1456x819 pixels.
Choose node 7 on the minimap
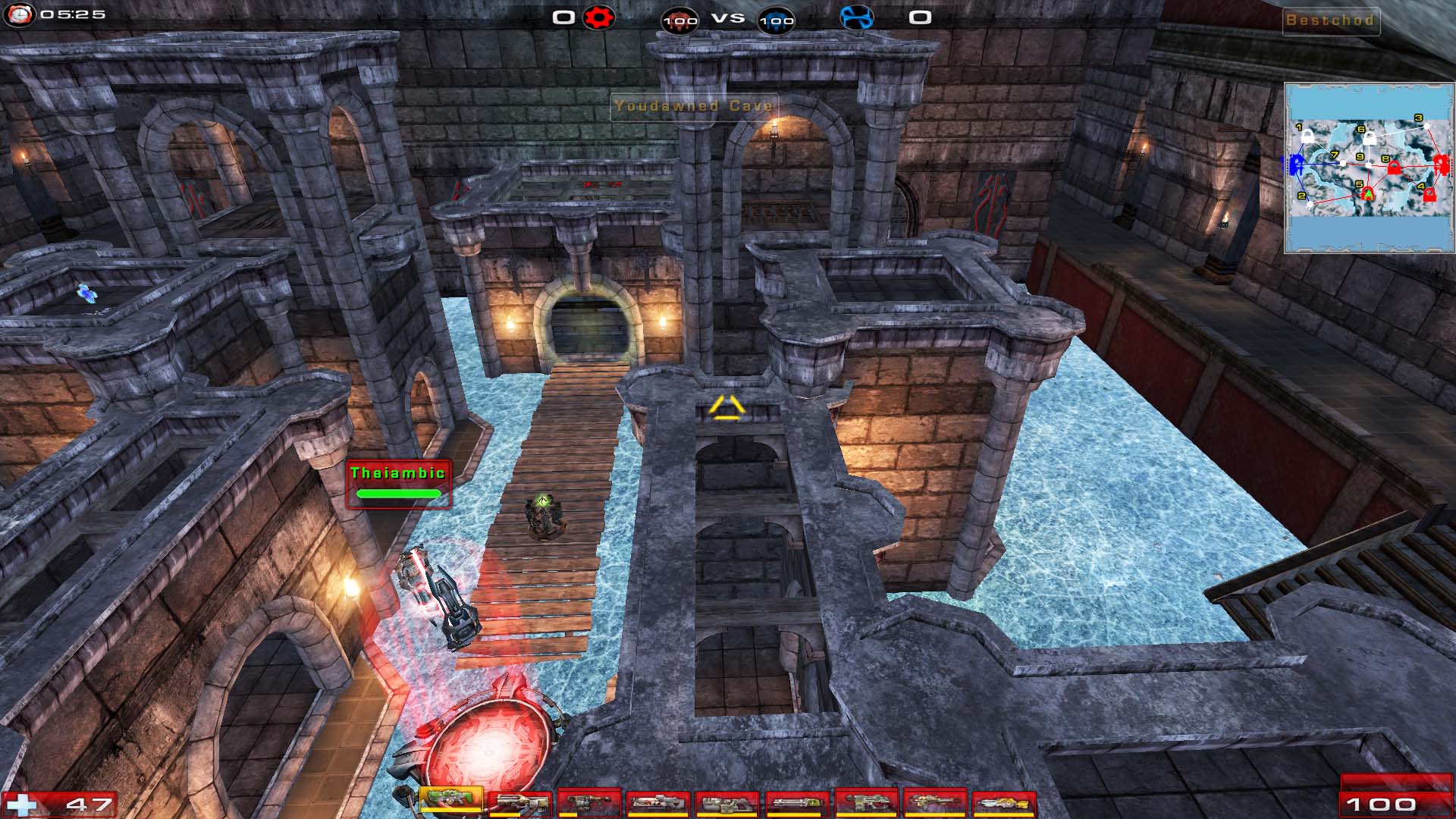coord(1342,163)
